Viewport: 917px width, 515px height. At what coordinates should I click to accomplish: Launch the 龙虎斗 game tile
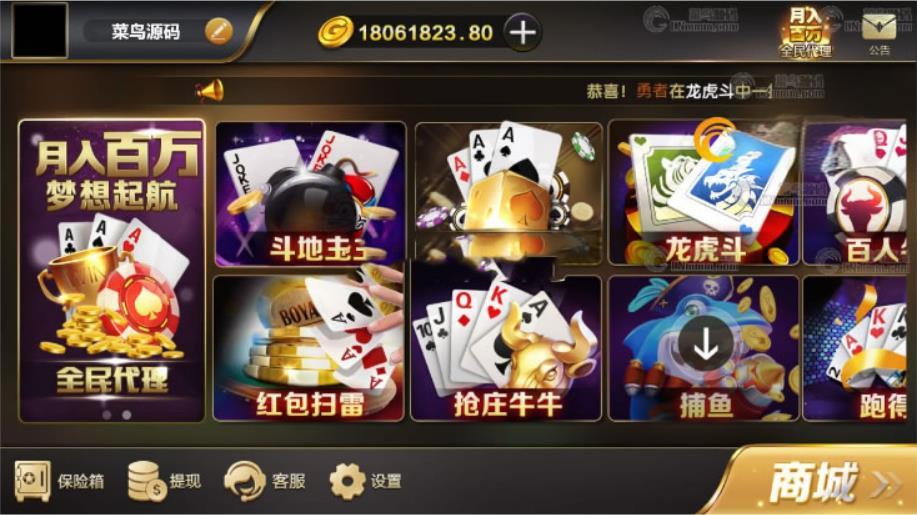point(704,195)
